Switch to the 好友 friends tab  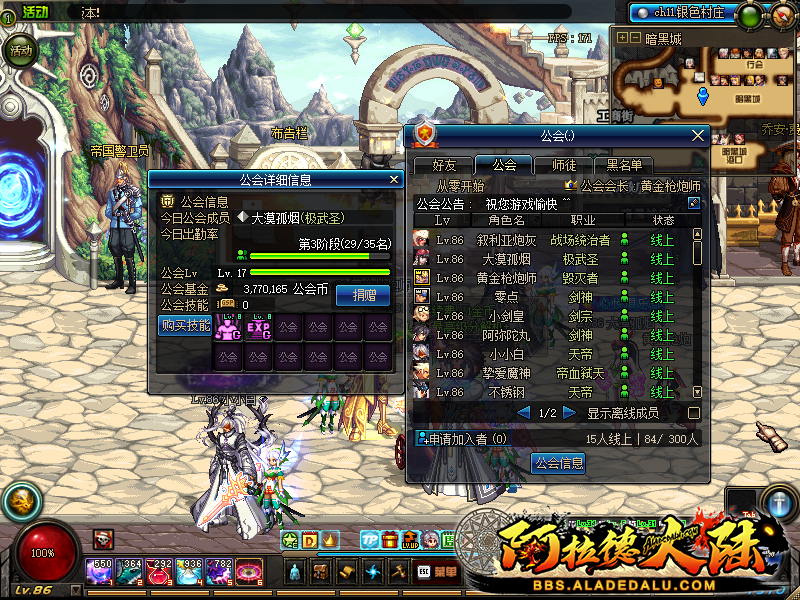444,165
